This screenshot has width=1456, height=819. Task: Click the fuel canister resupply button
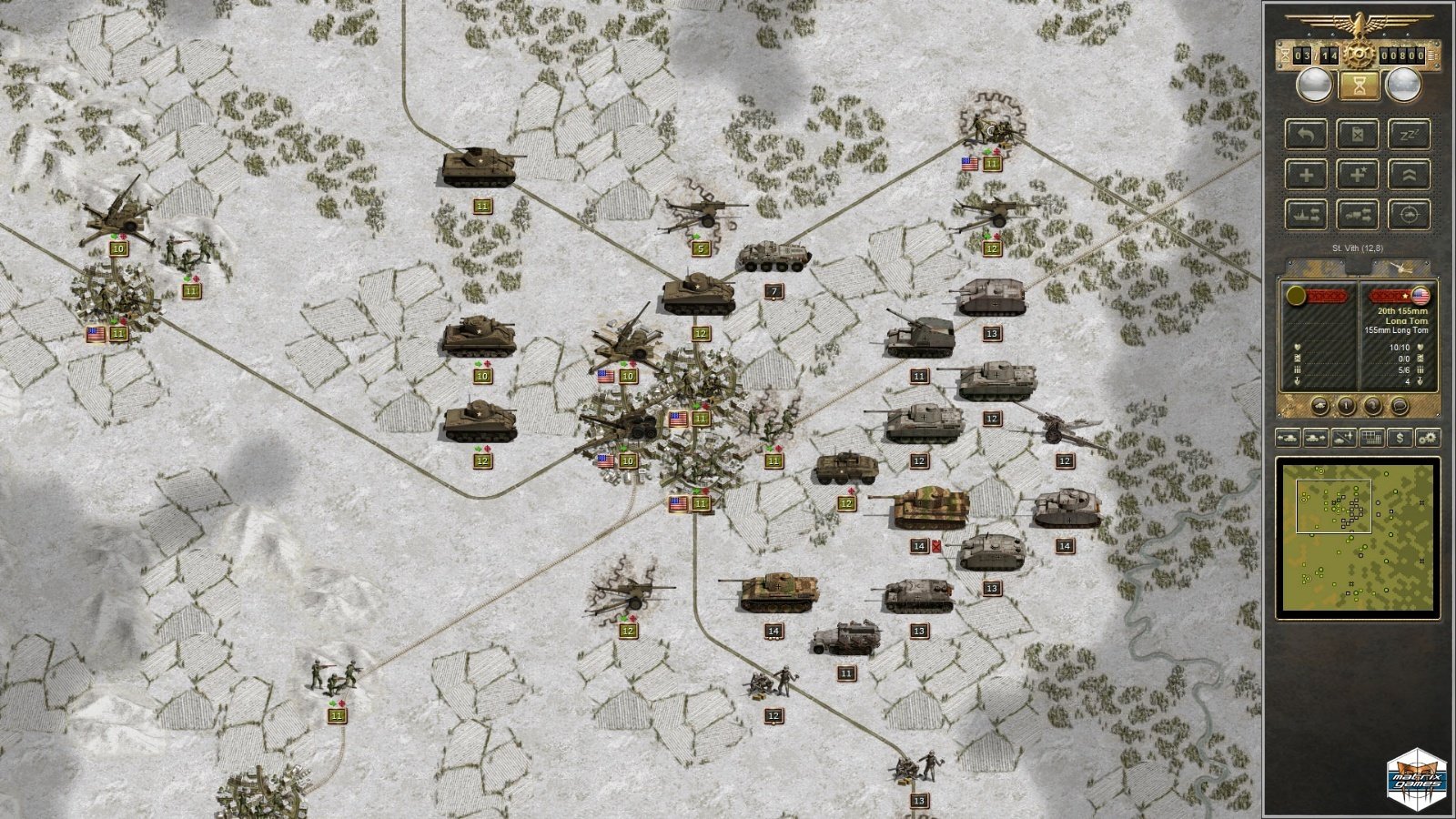1357,135
